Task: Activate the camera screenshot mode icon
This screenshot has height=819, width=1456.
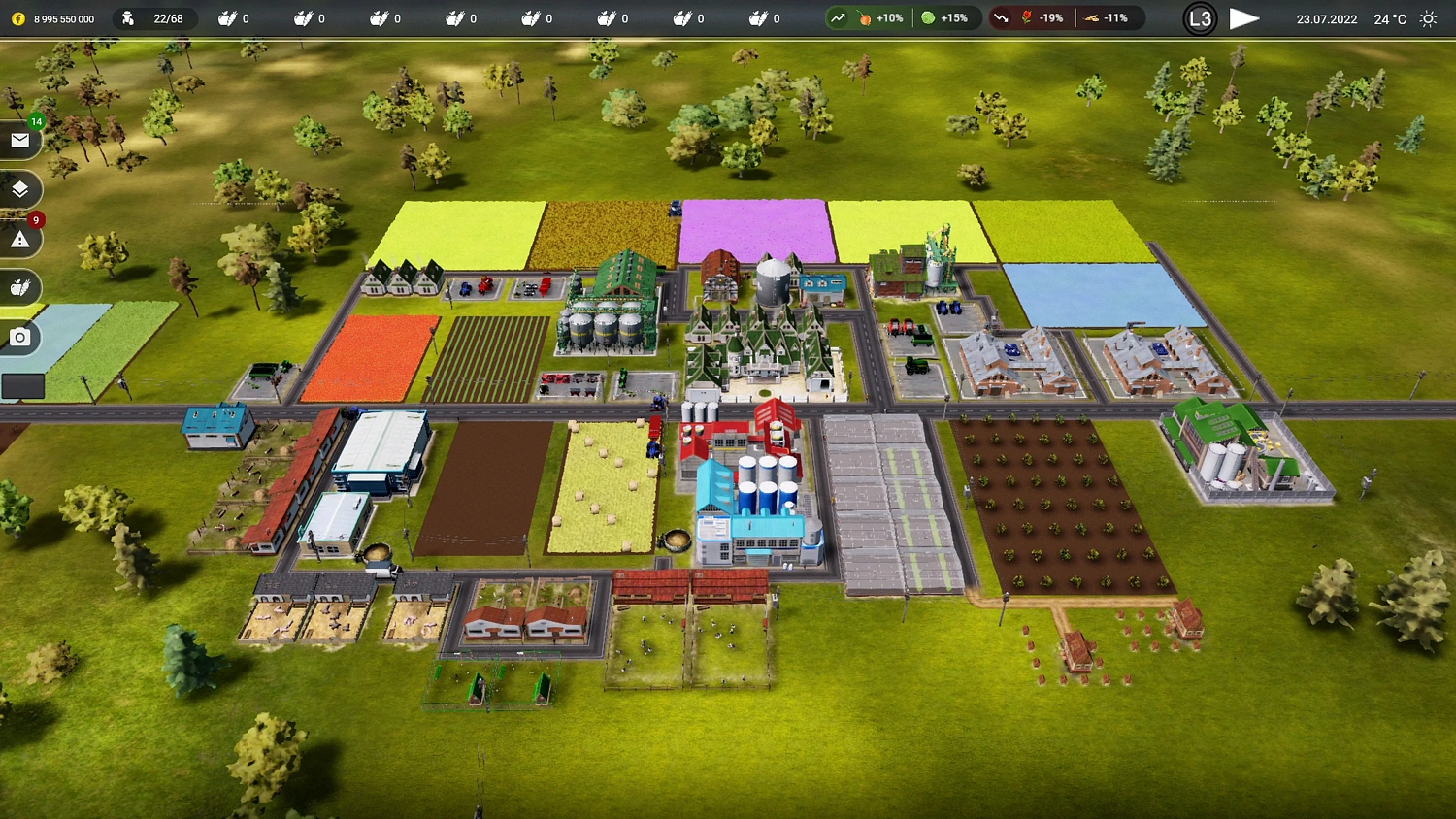Action: coord(20,338)
